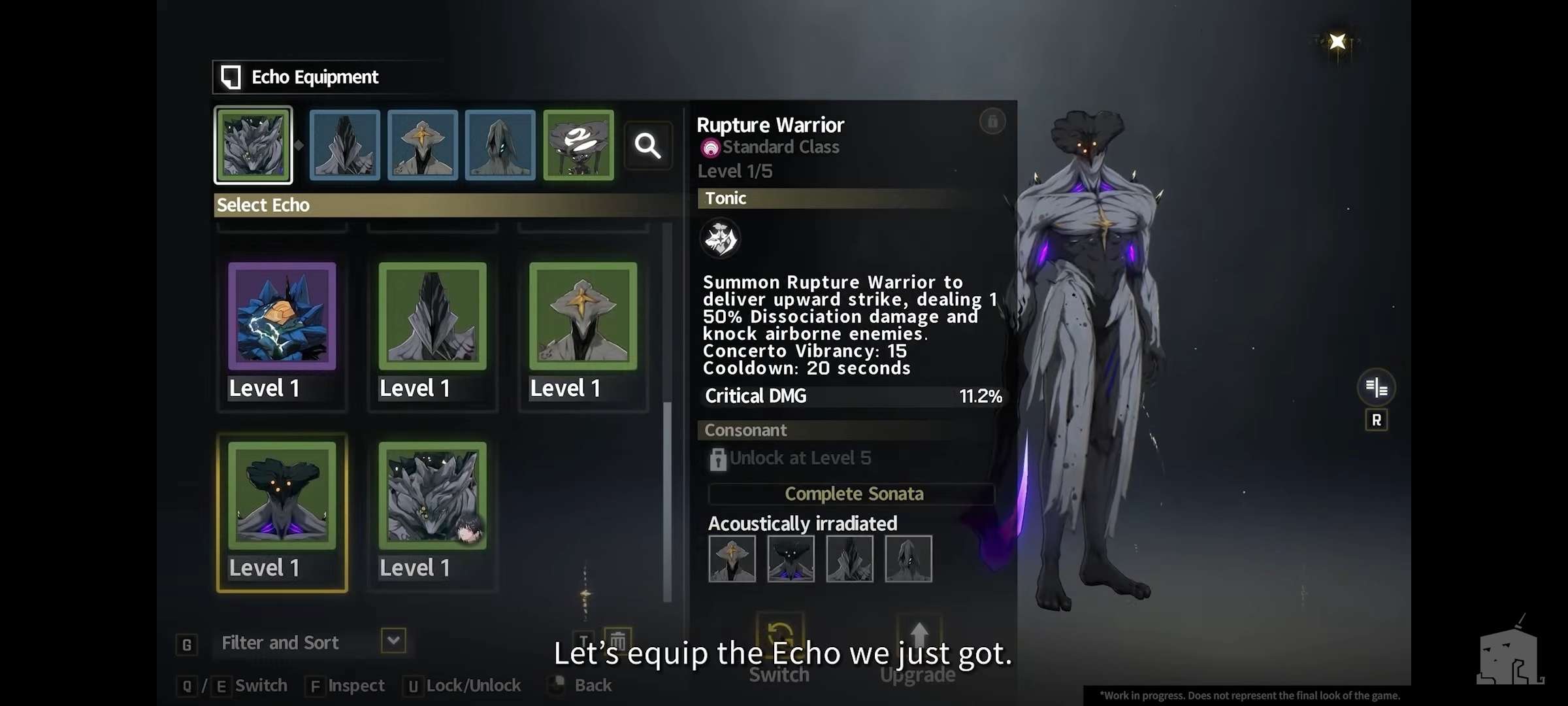Pick the highlighted Rupture Warrior echo tile
Viewport: 1568px width, 706px height.
point(282,496)
